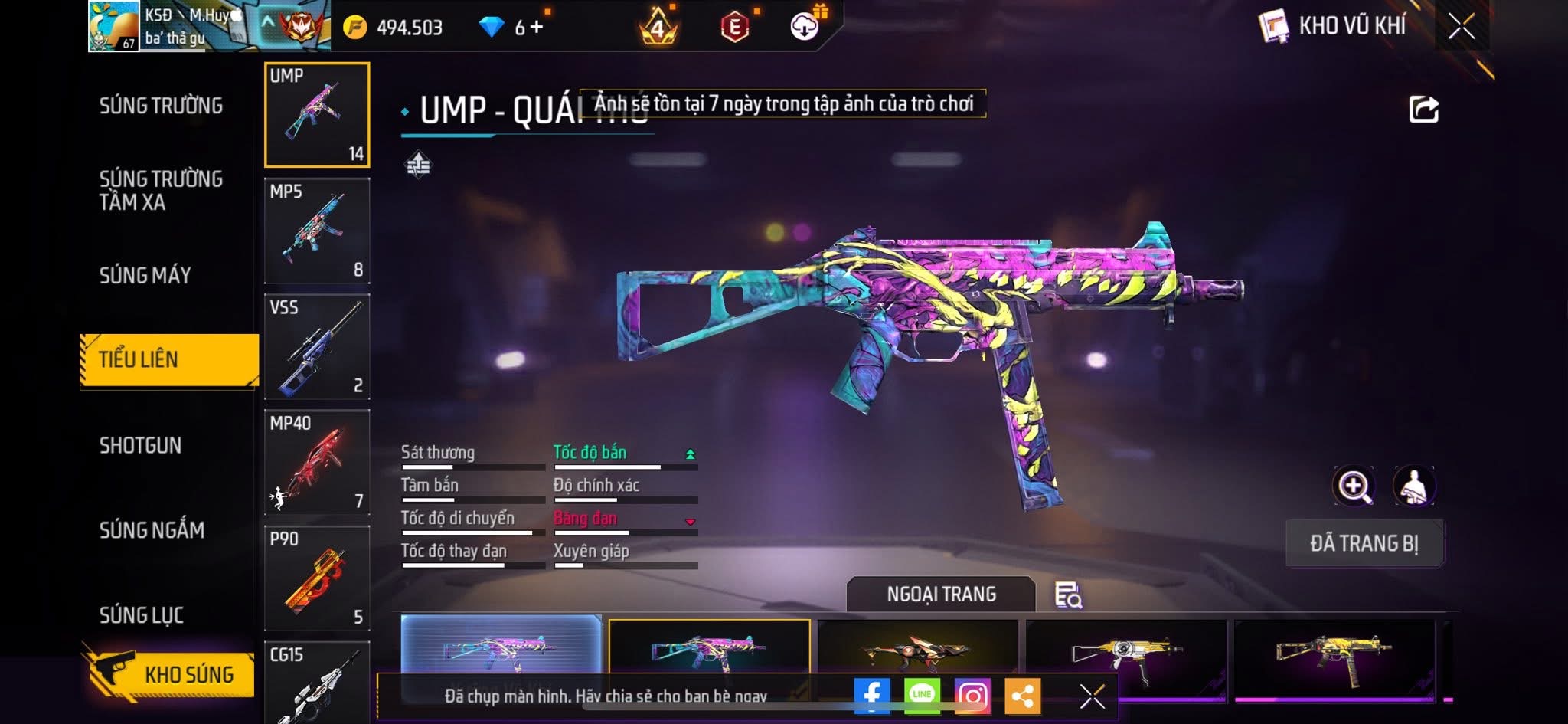Add diamonds with the plus button
This screenshot has height=724, width=1568.
tap(537, 28)
